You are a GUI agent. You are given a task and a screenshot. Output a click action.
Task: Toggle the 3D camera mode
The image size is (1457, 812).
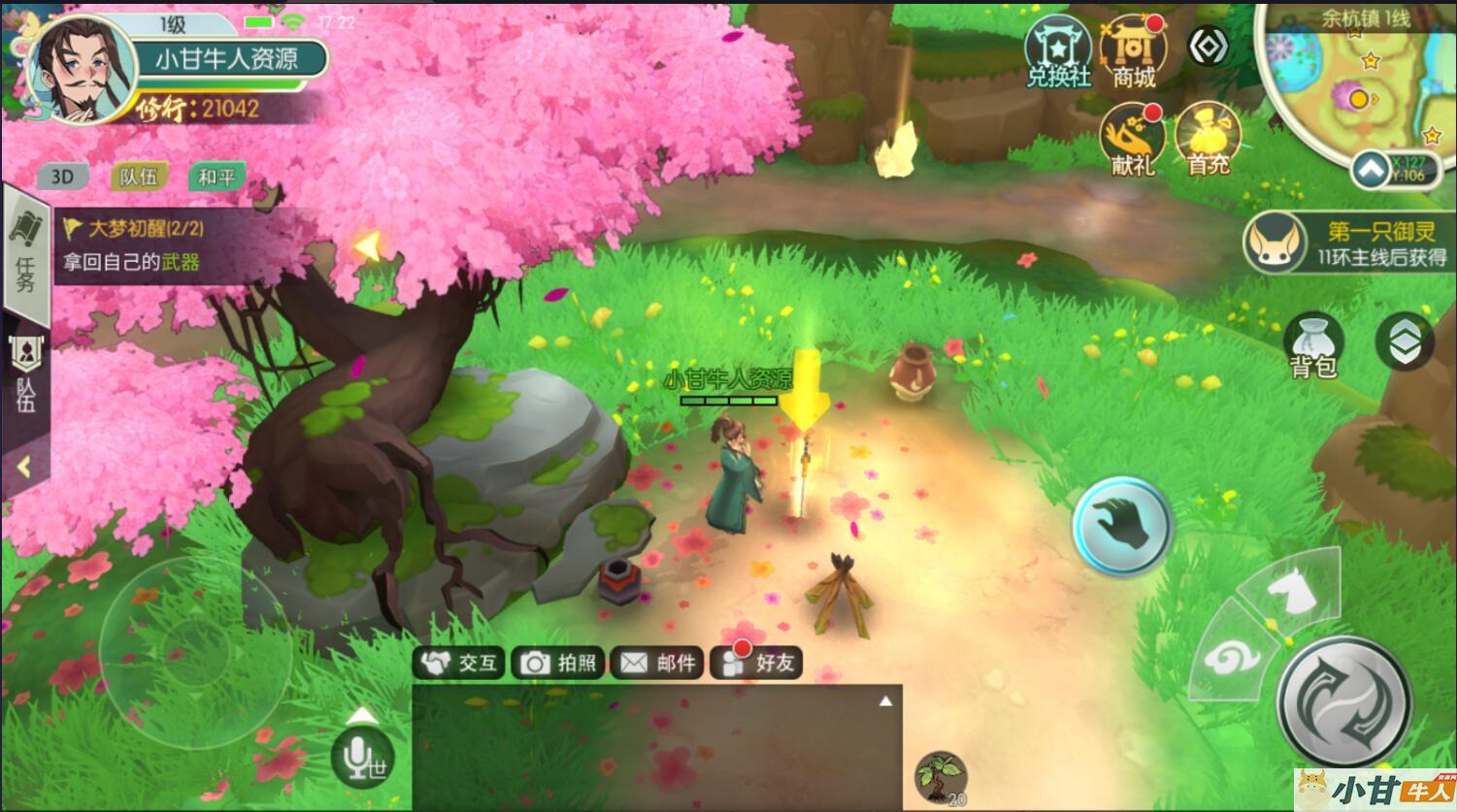62,177
